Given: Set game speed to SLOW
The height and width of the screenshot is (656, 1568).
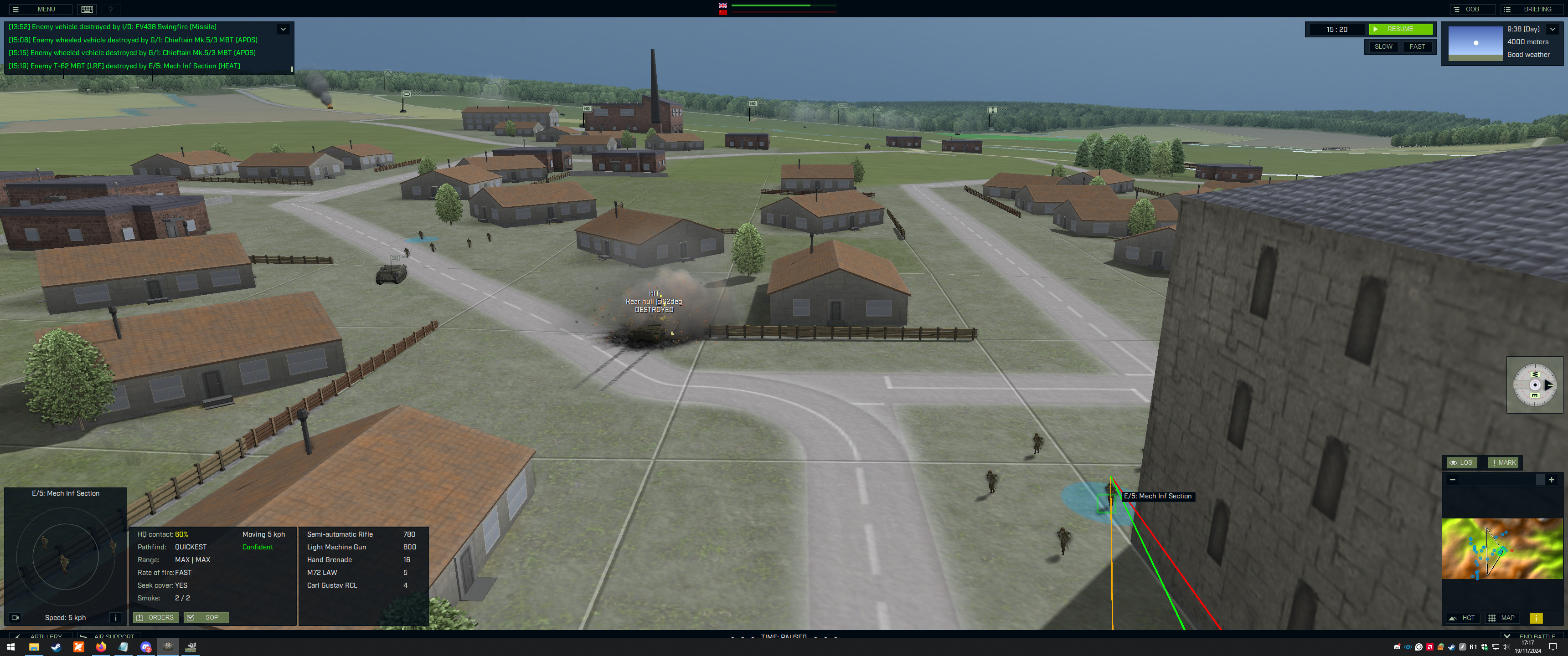Looking at the screenshot, I should pyautogui.click(x=1383, y=47).
